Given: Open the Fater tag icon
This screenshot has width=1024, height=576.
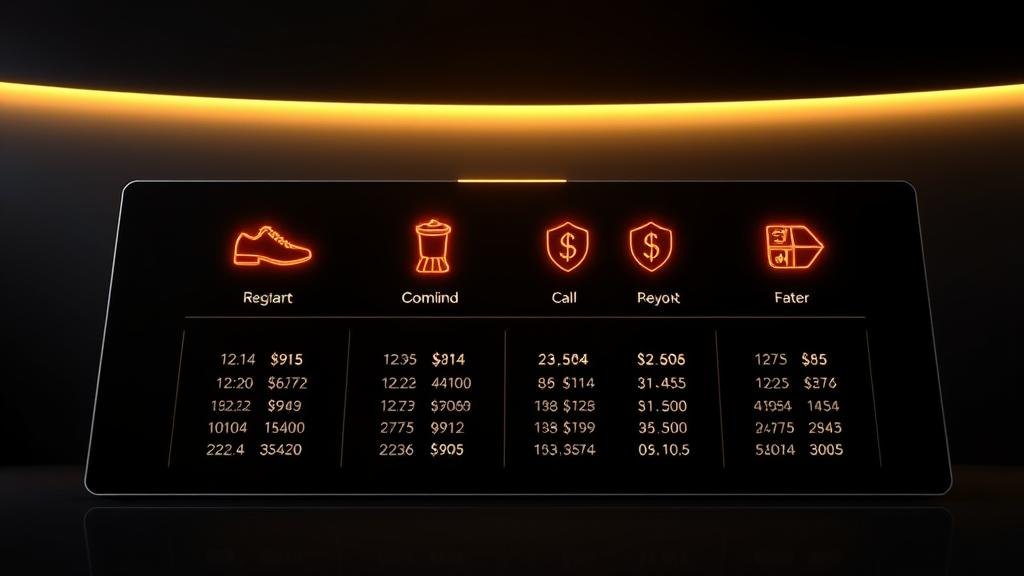Looking at the screenshot, I should point(791,246).
